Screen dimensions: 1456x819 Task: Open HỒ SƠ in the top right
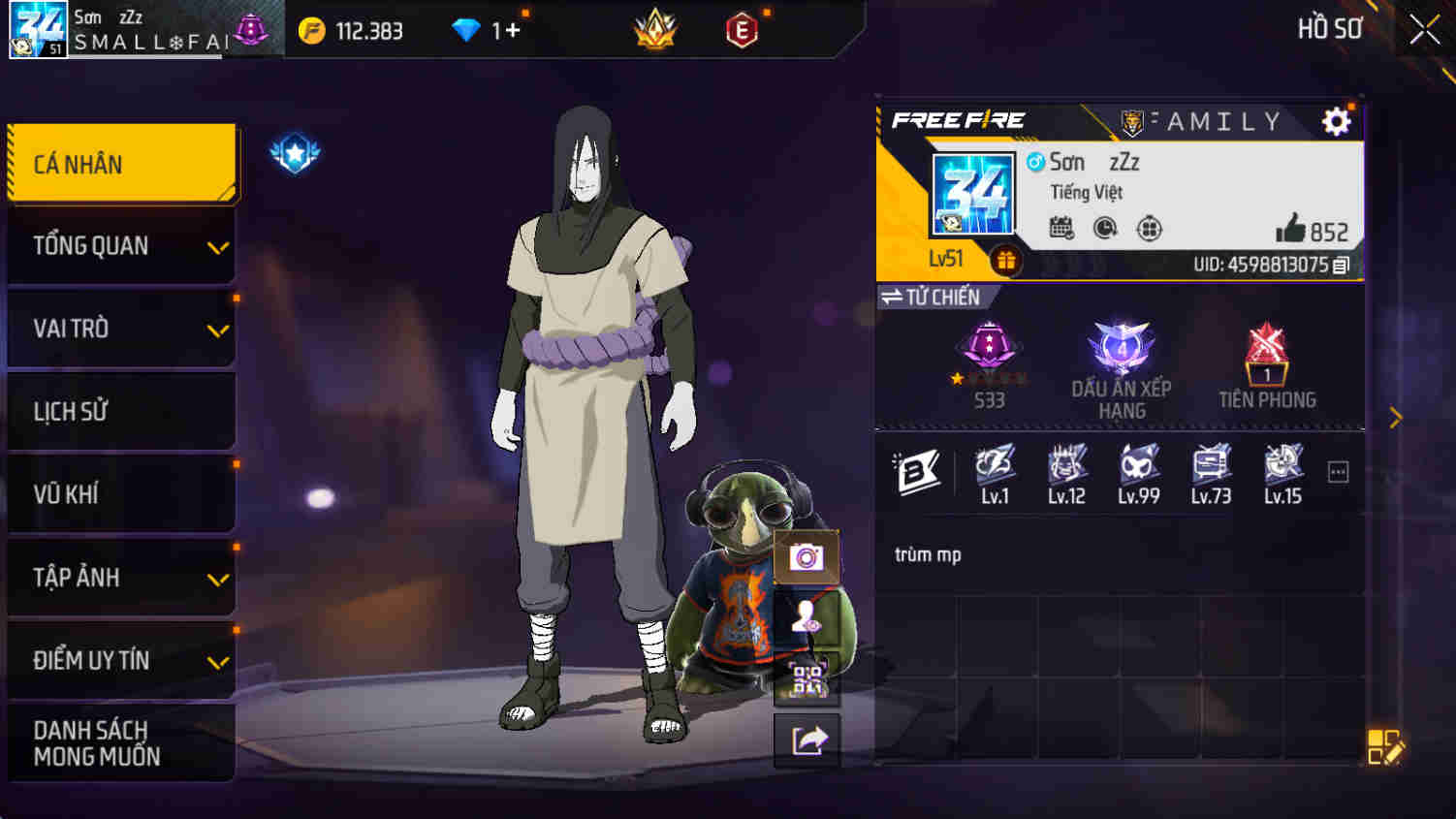click(1331, 29)
